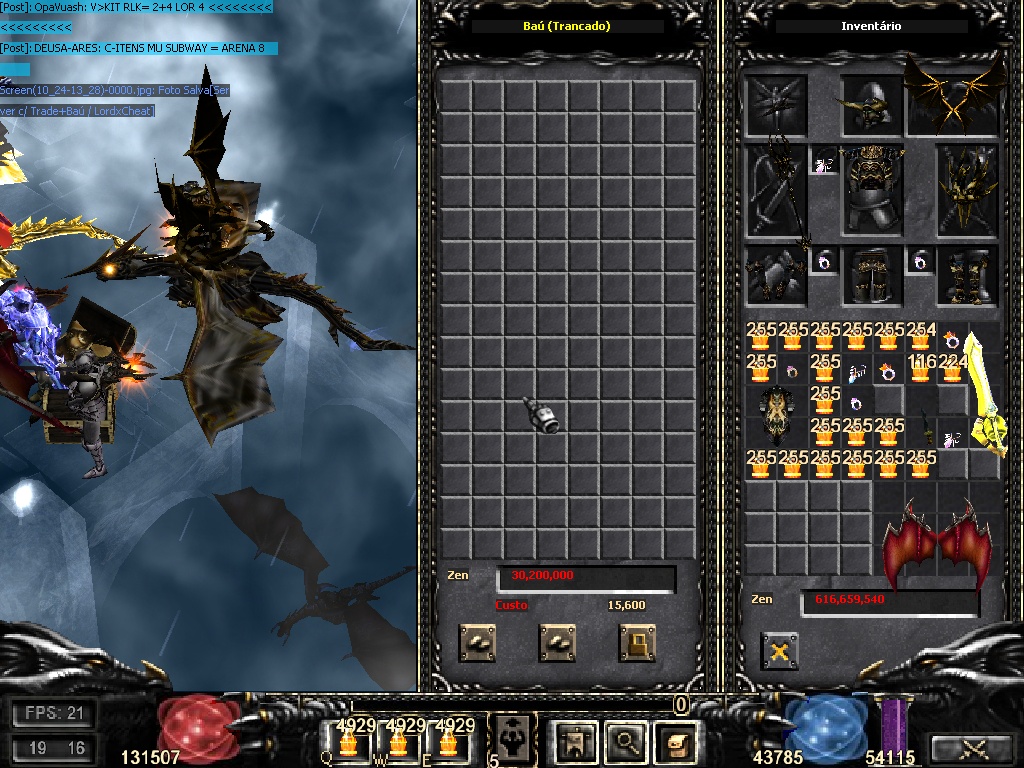
Task: Select the potion stack showing 116
Action: click(921, 370)
